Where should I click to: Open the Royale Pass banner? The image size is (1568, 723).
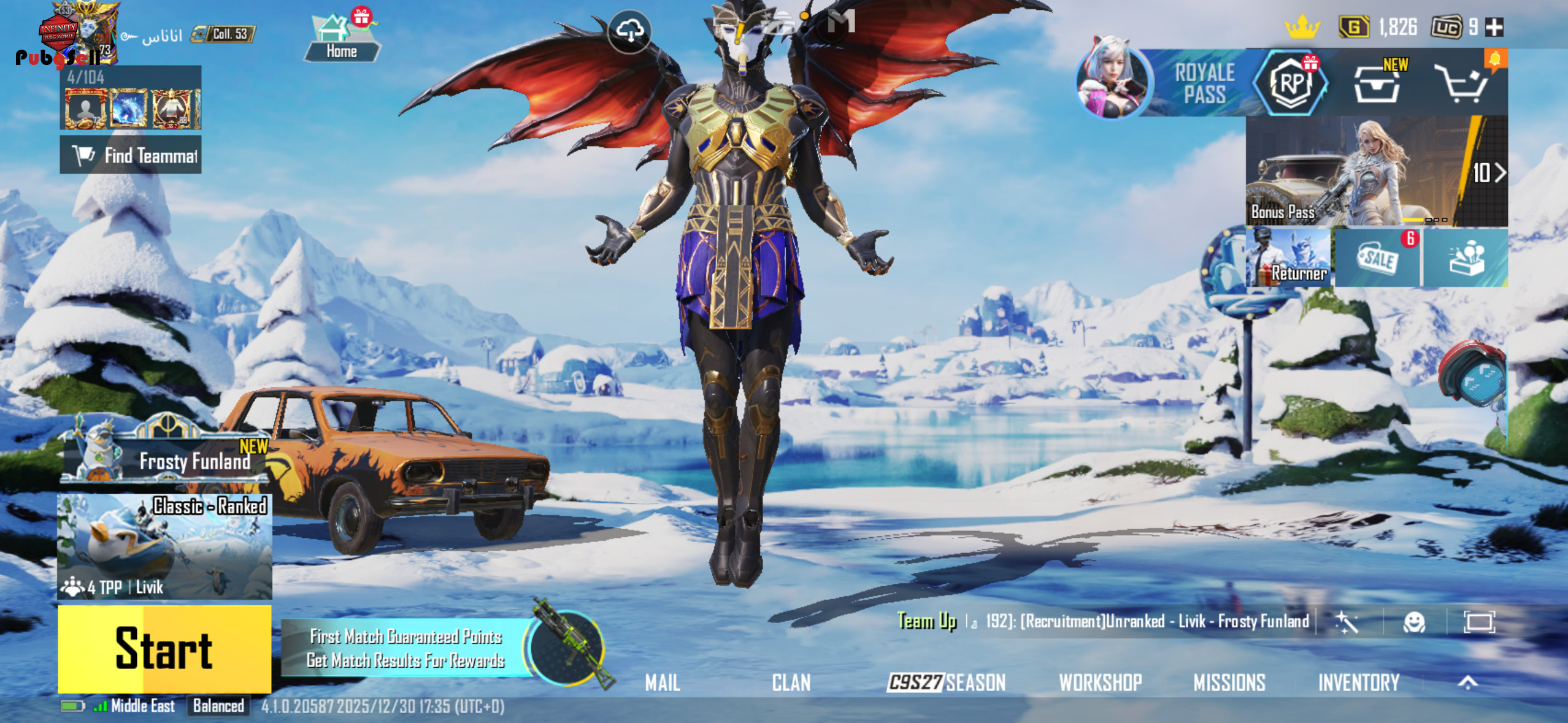(1184, 84)
